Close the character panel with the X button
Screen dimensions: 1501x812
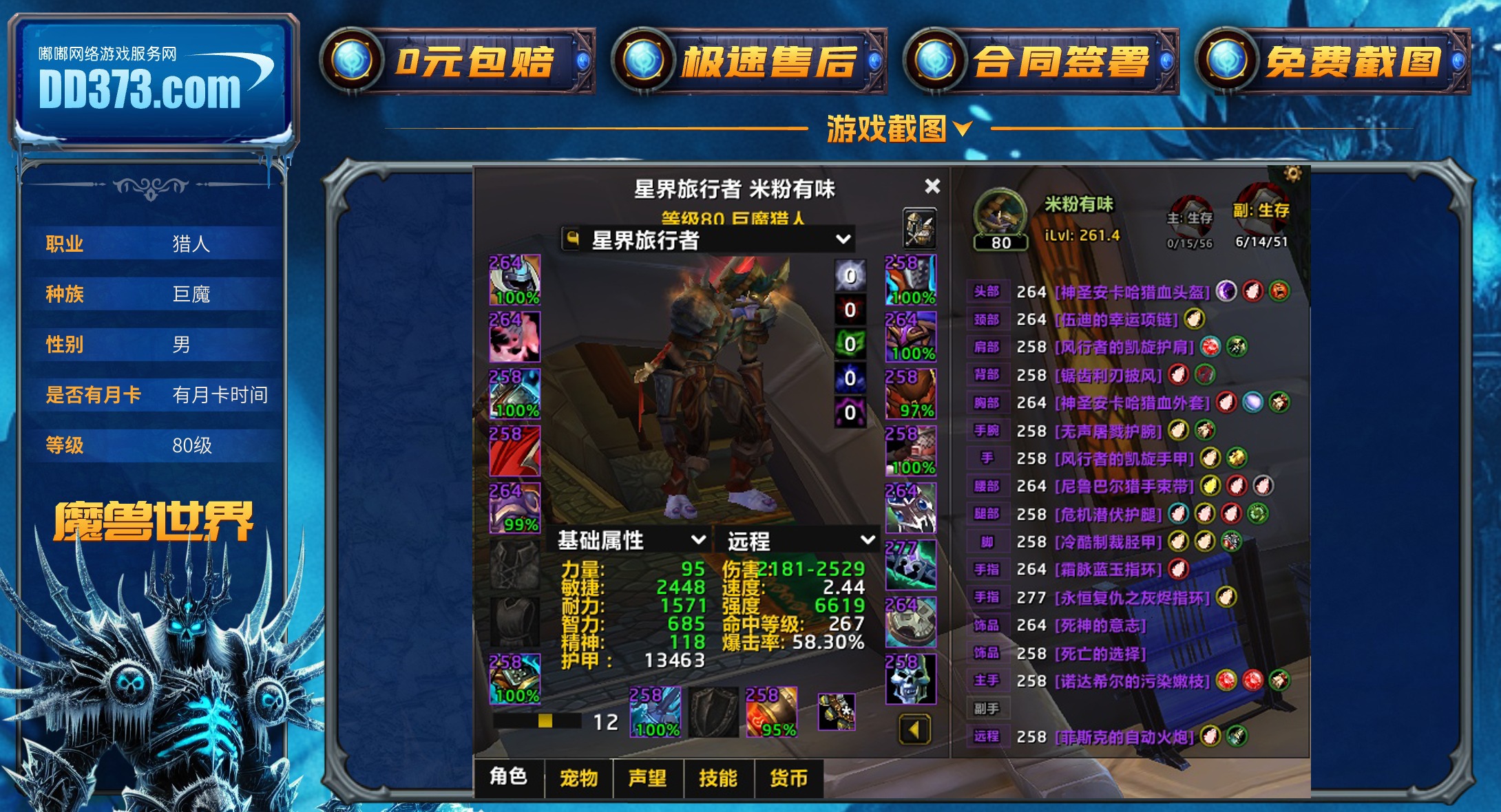tap(933, 186)
